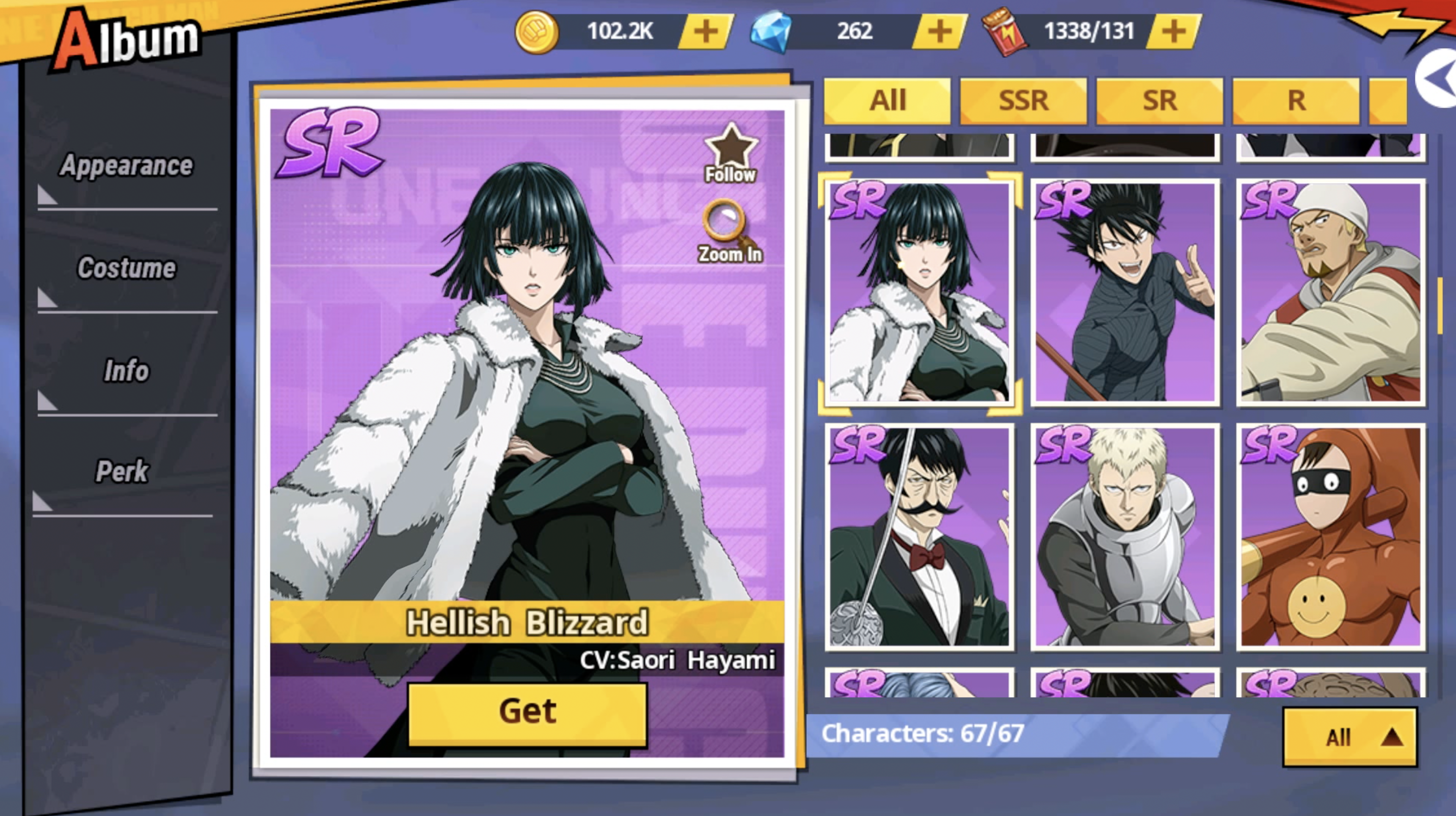This screenshot has width=1456, height=816.
Task: Choose the mustached swordsman character card
Action: [919, 537]
